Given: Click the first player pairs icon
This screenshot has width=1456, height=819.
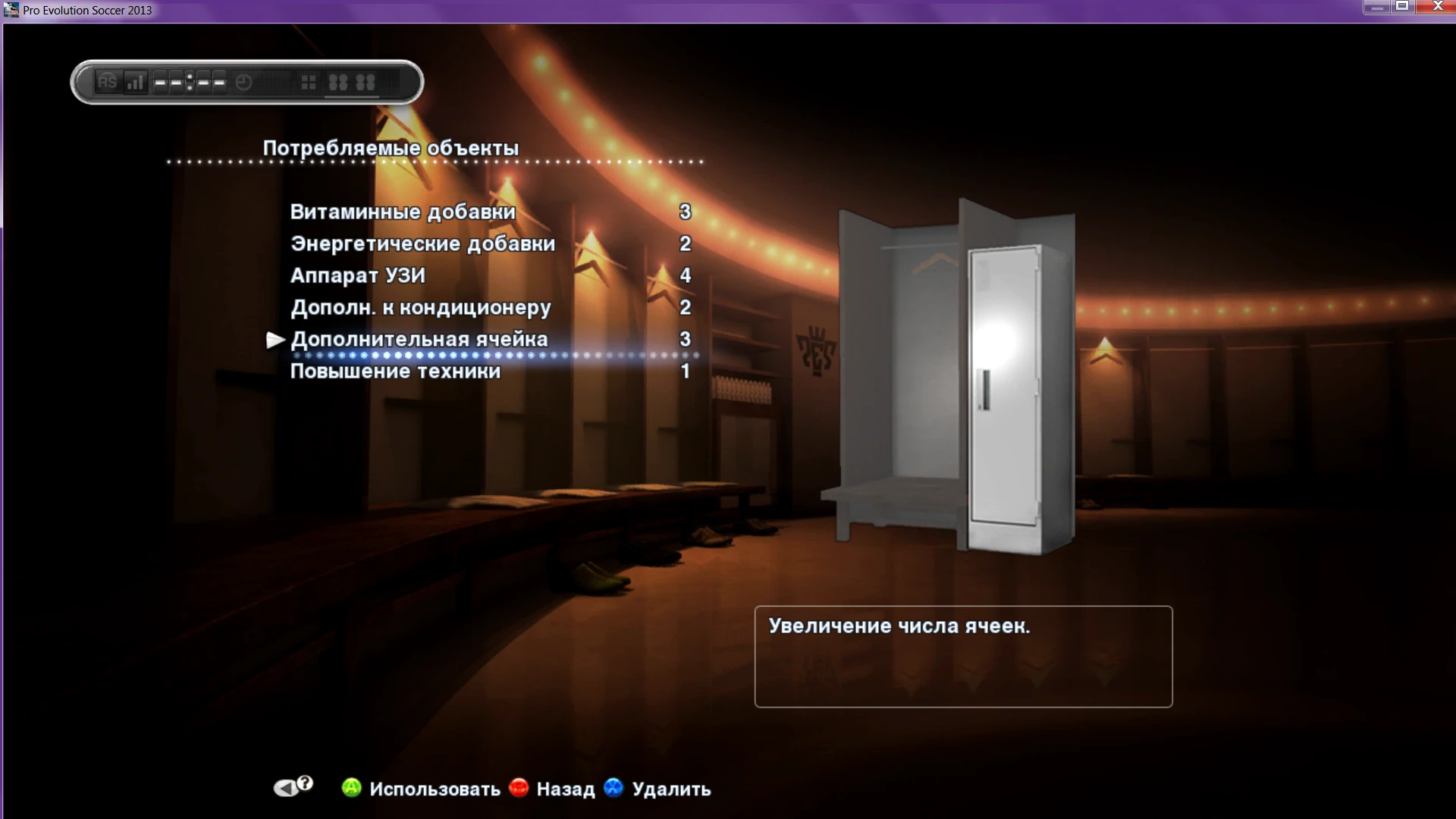Looking at the screenshot, I should pyautogui.click(x=340, y=82).
